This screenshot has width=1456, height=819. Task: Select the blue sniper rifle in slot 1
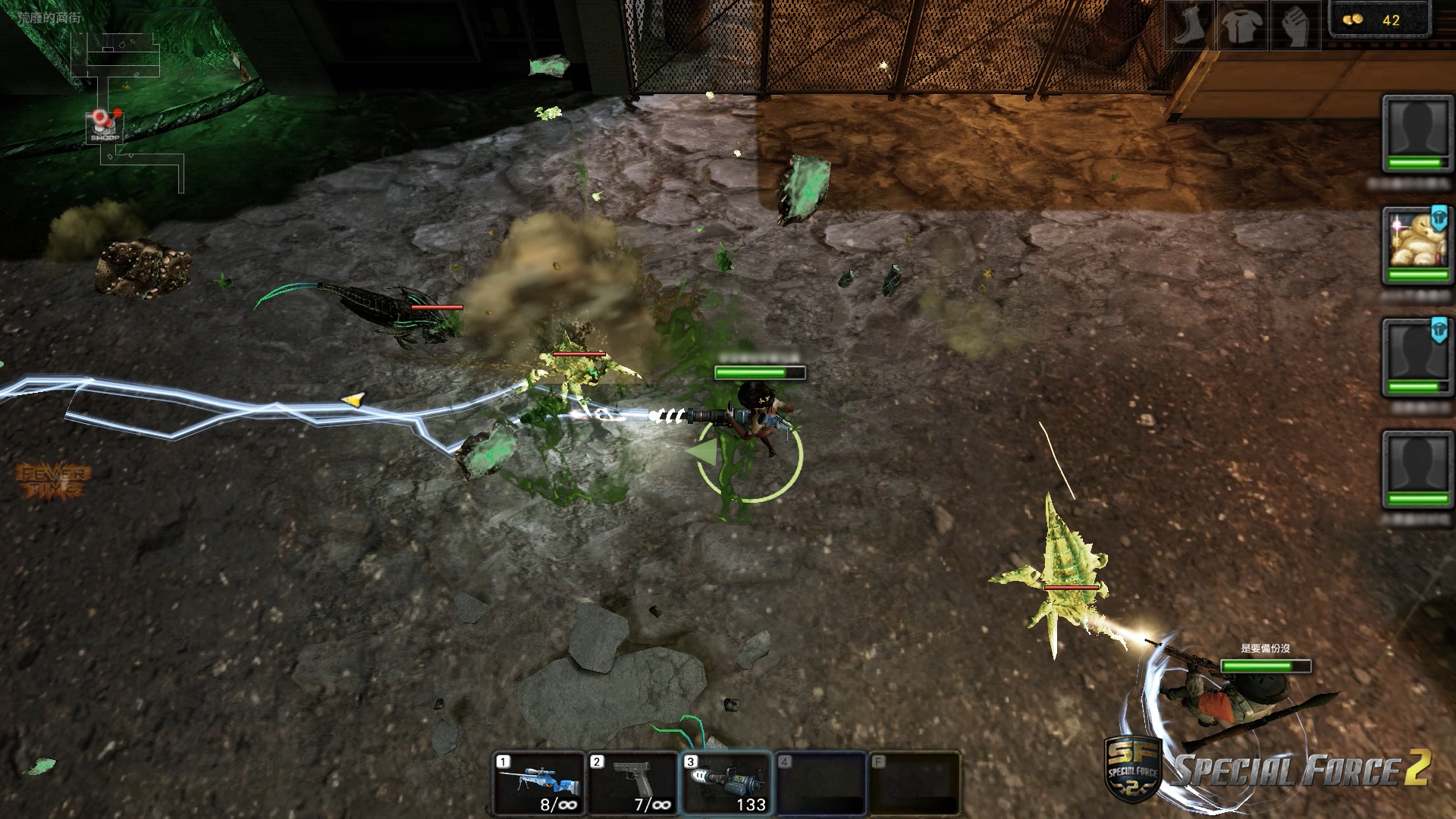539,783
